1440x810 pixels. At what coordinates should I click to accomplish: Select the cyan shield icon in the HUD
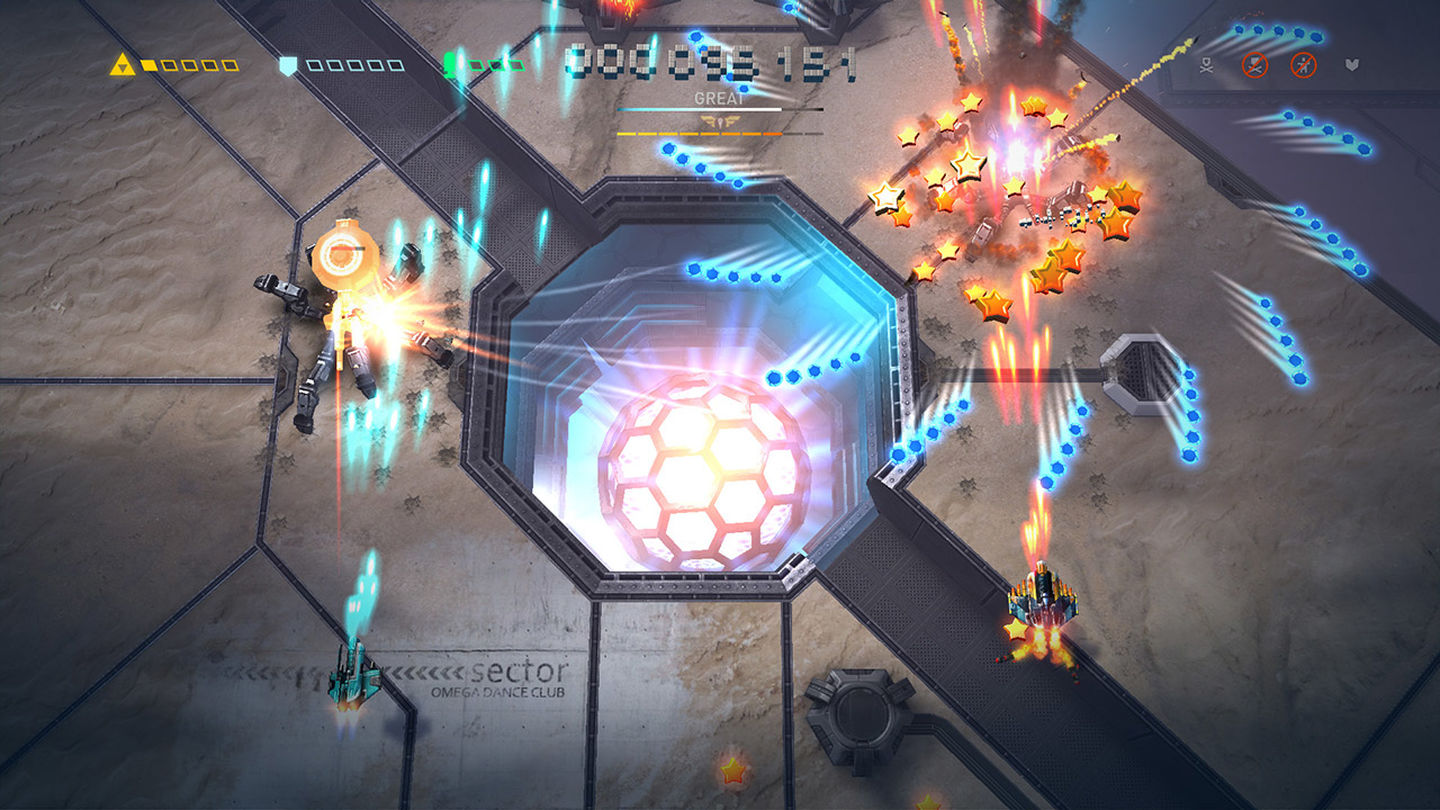[x=288, y=63]
